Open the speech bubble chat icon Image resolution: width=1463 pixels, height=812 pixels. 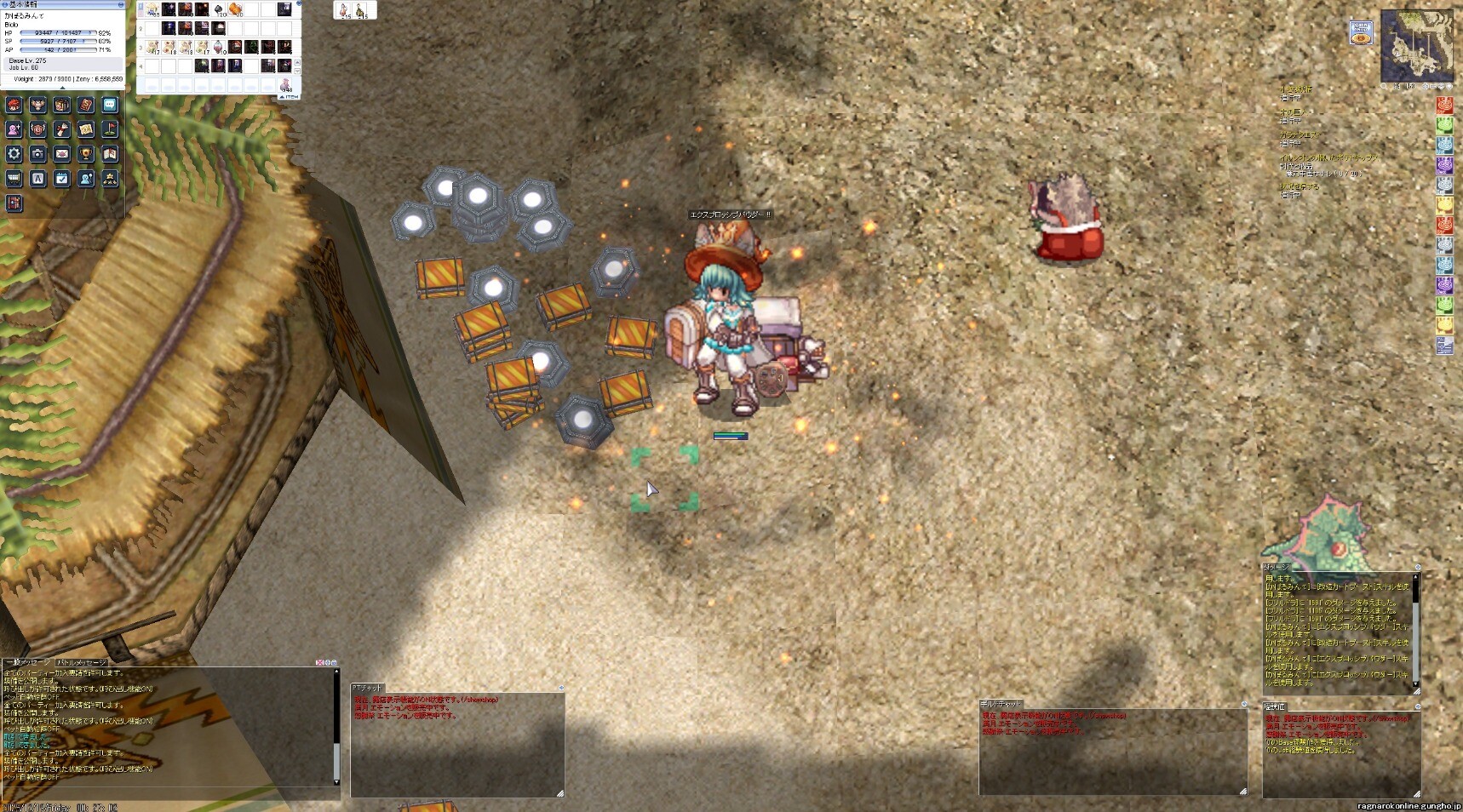pyautogui.click(x=110, y=105)
